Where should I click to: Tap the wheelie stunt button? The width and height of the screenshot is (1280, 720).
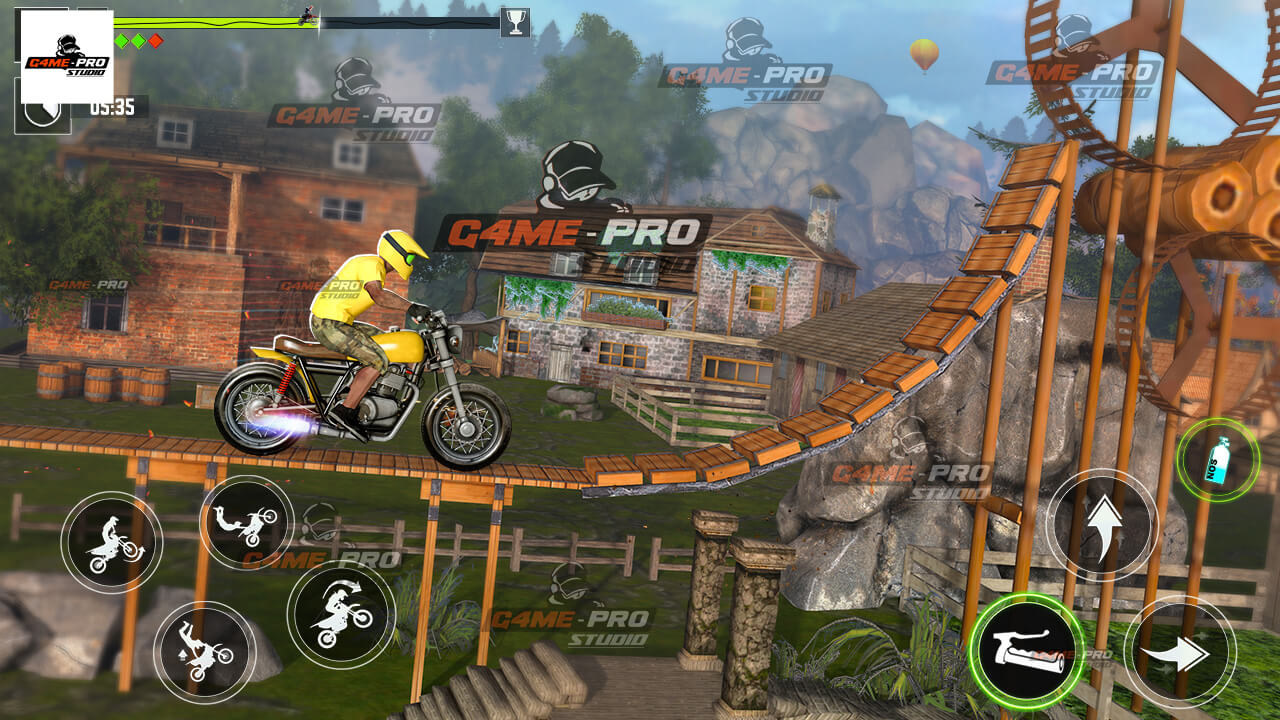(111, 543)
